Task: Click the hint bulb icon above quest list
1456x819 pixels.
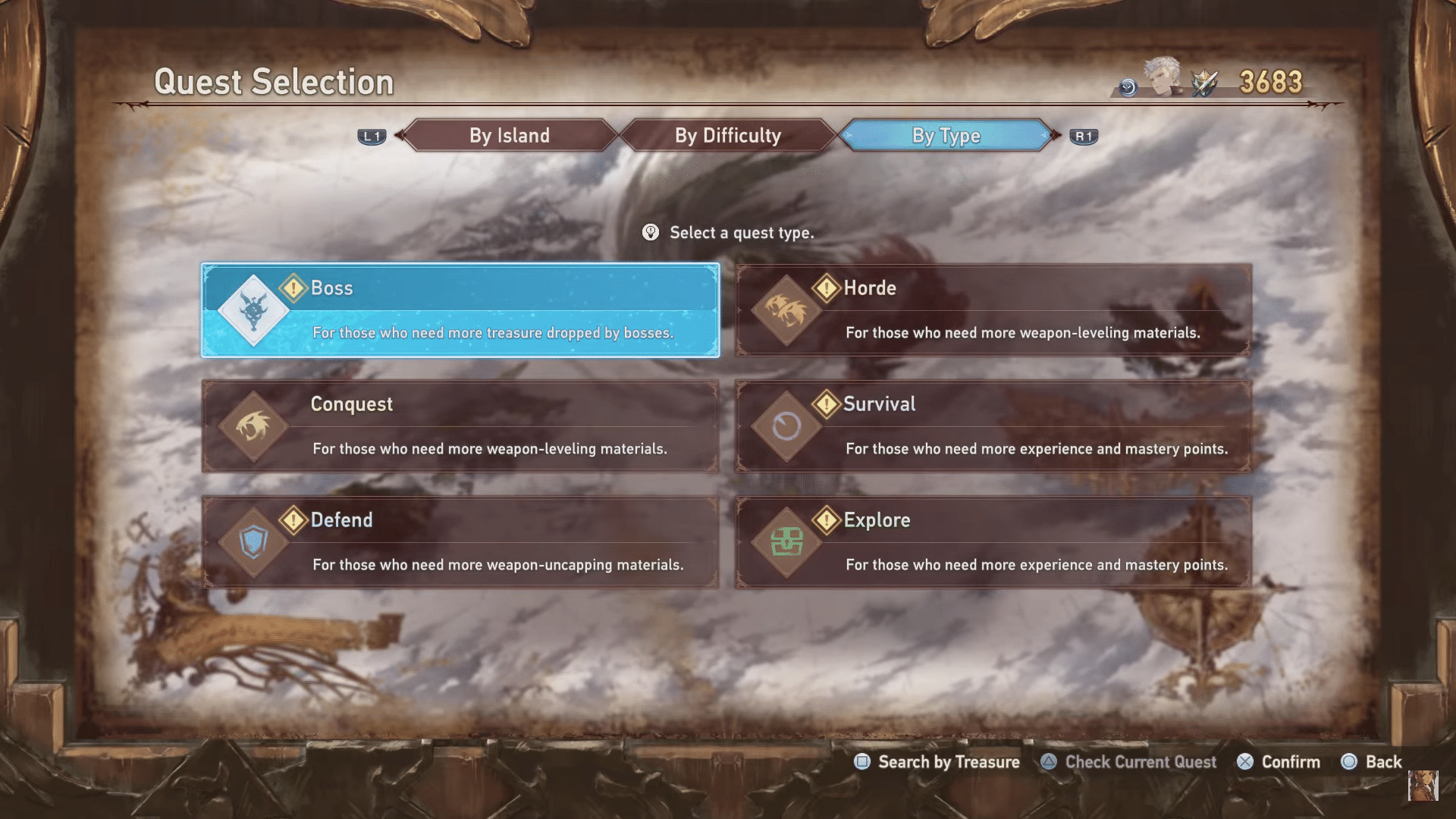Action: 651,233
